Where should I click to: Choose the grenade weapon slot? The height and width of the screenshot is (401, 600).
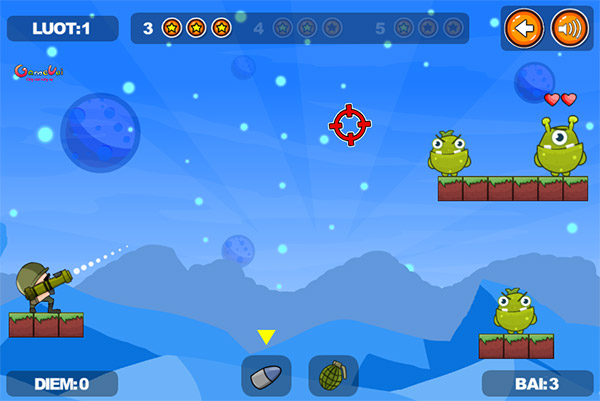(x=333, y=376)
